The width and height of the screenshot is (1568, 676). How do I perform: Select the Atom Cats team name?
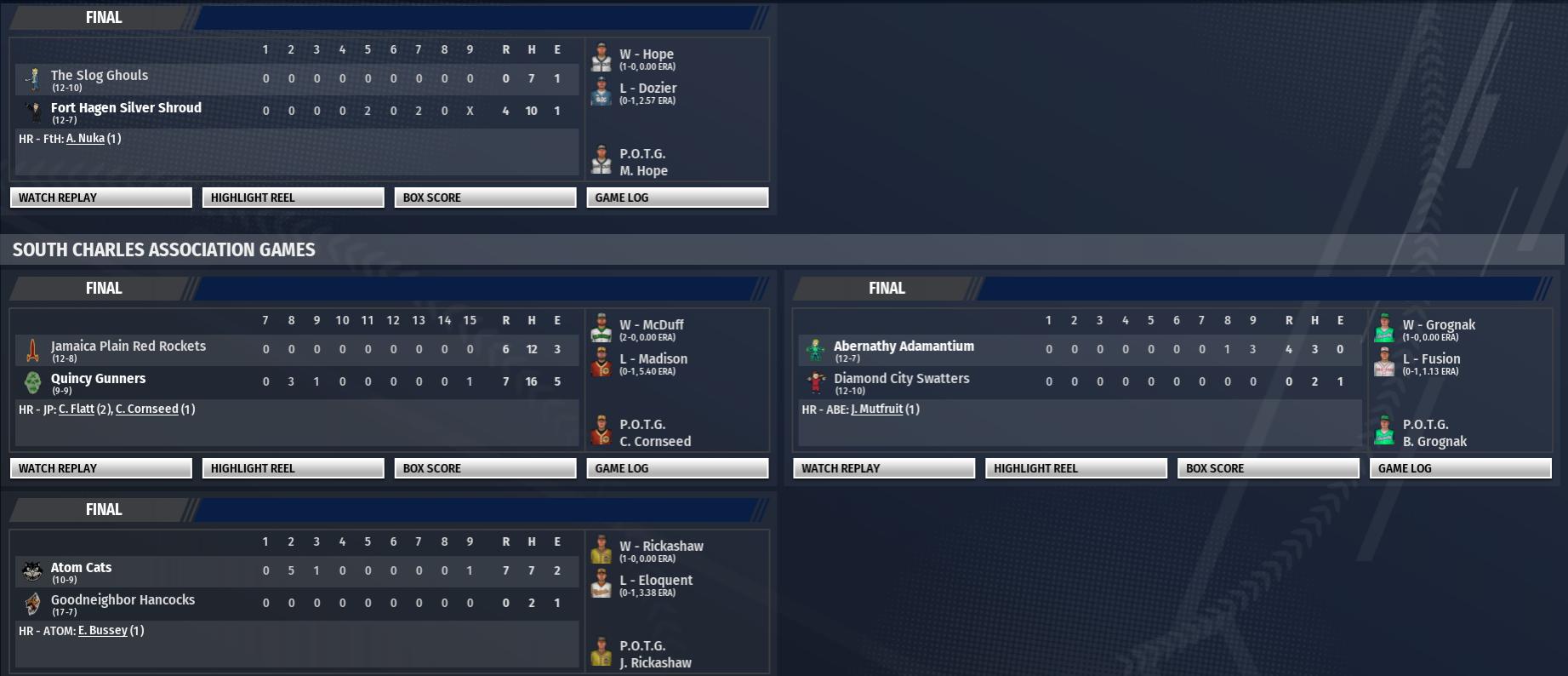[81, 568]
